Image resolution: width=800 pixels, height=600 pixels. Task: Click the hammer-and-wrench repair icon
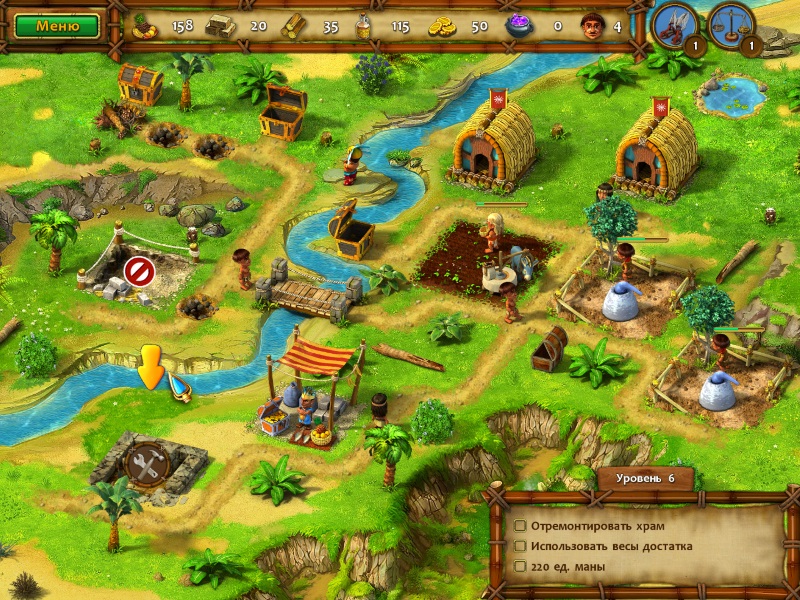point(144,464)
